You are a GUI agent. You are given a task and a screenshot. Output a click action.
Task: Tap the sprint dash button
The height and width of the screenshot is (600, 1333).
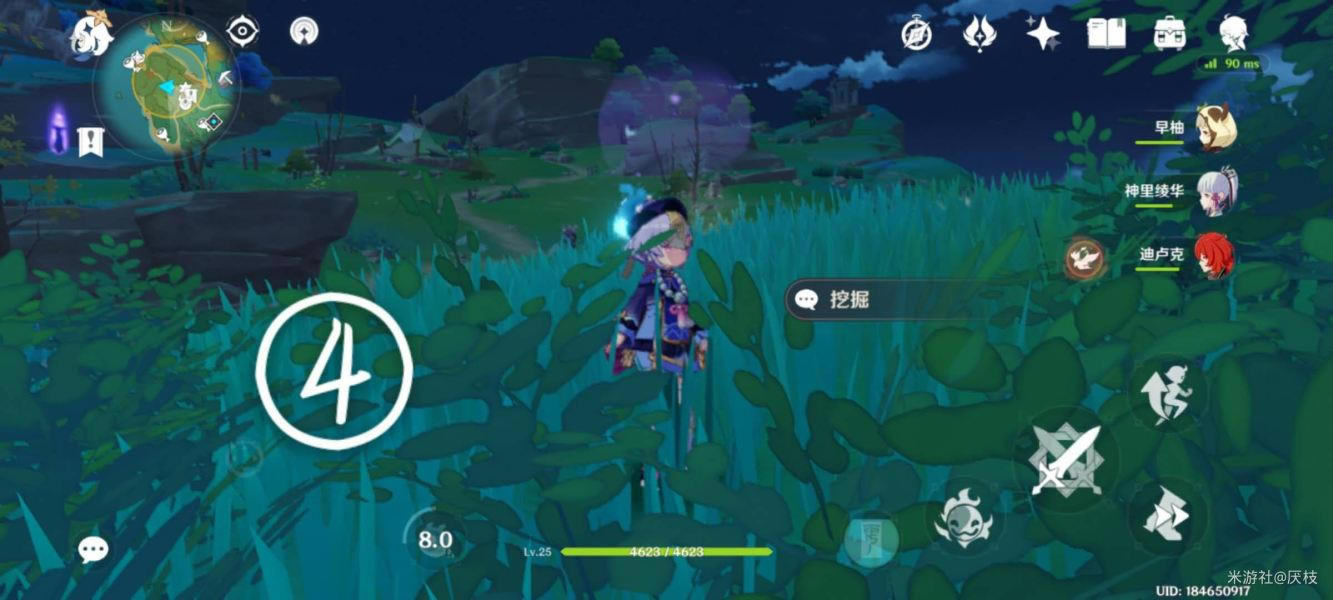1168,516
